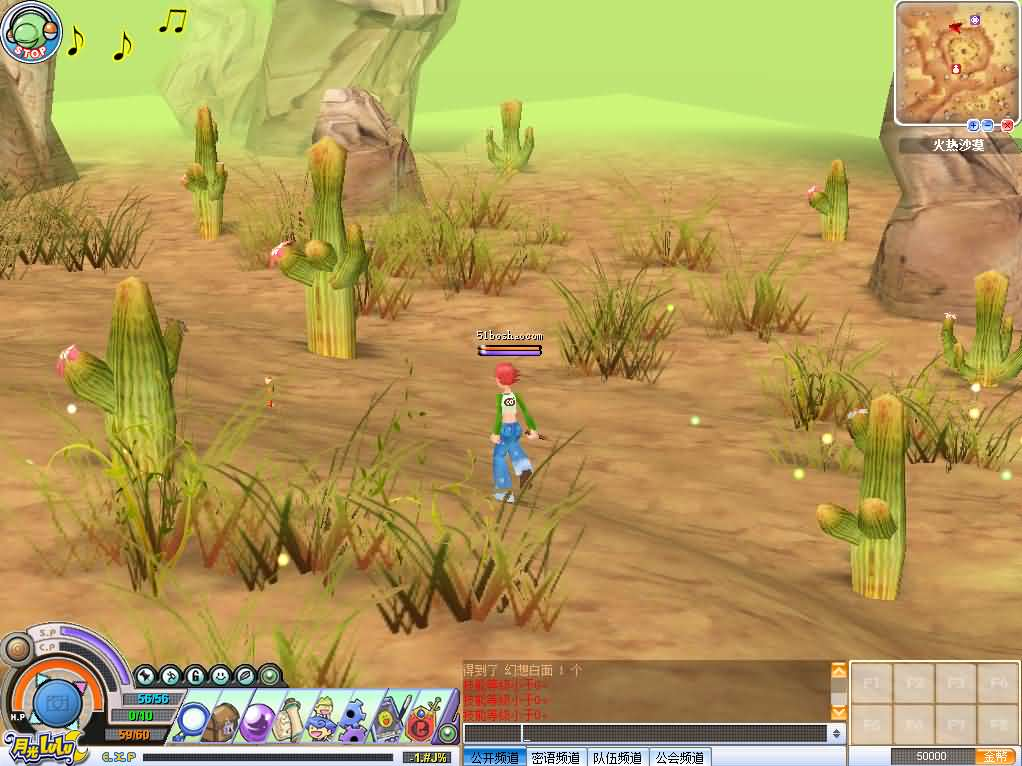Select the 公会频道 chat tab

[x=678, y=758]
